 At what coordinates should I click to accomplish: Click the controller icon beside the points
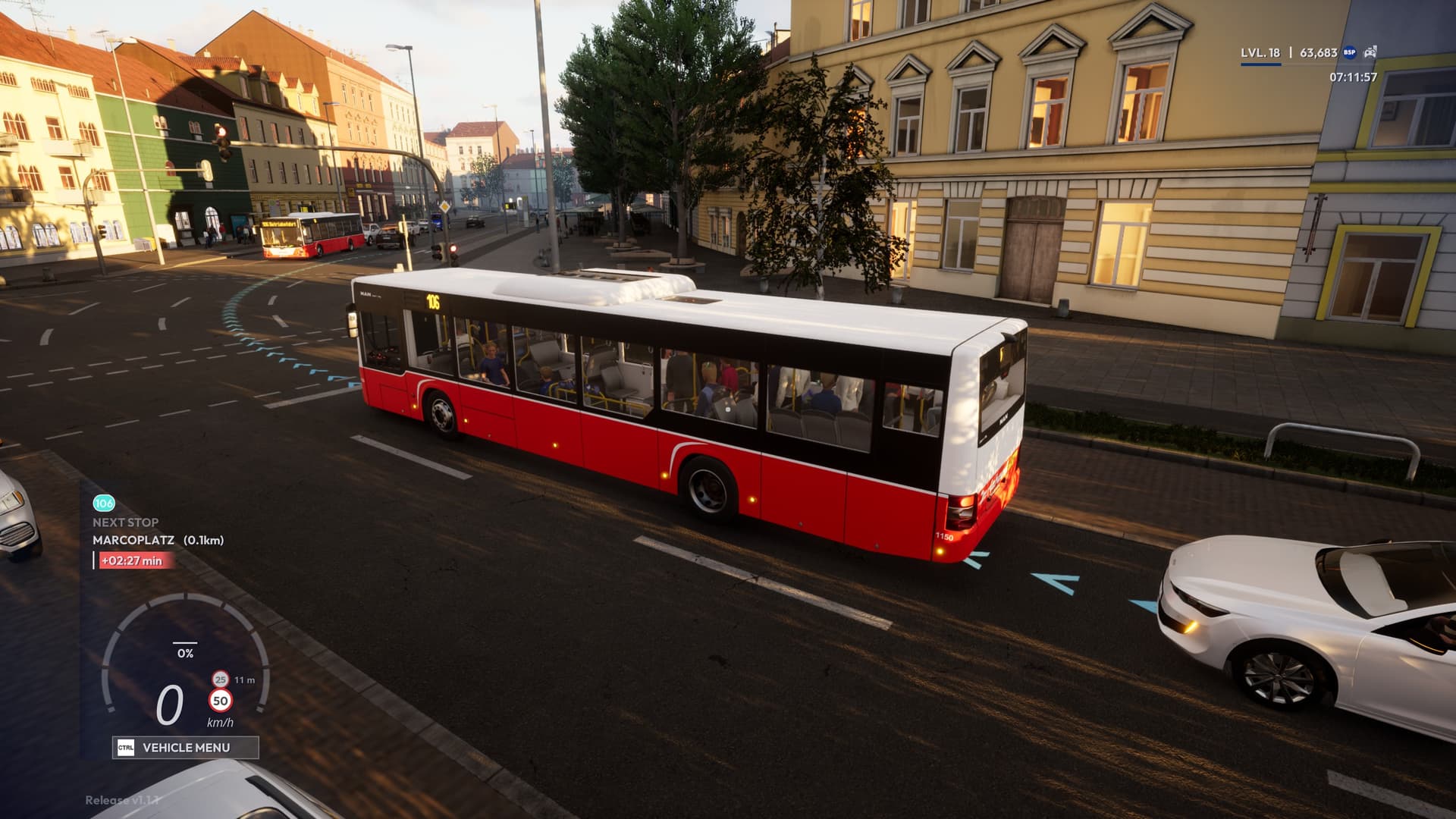point(1370,52)
